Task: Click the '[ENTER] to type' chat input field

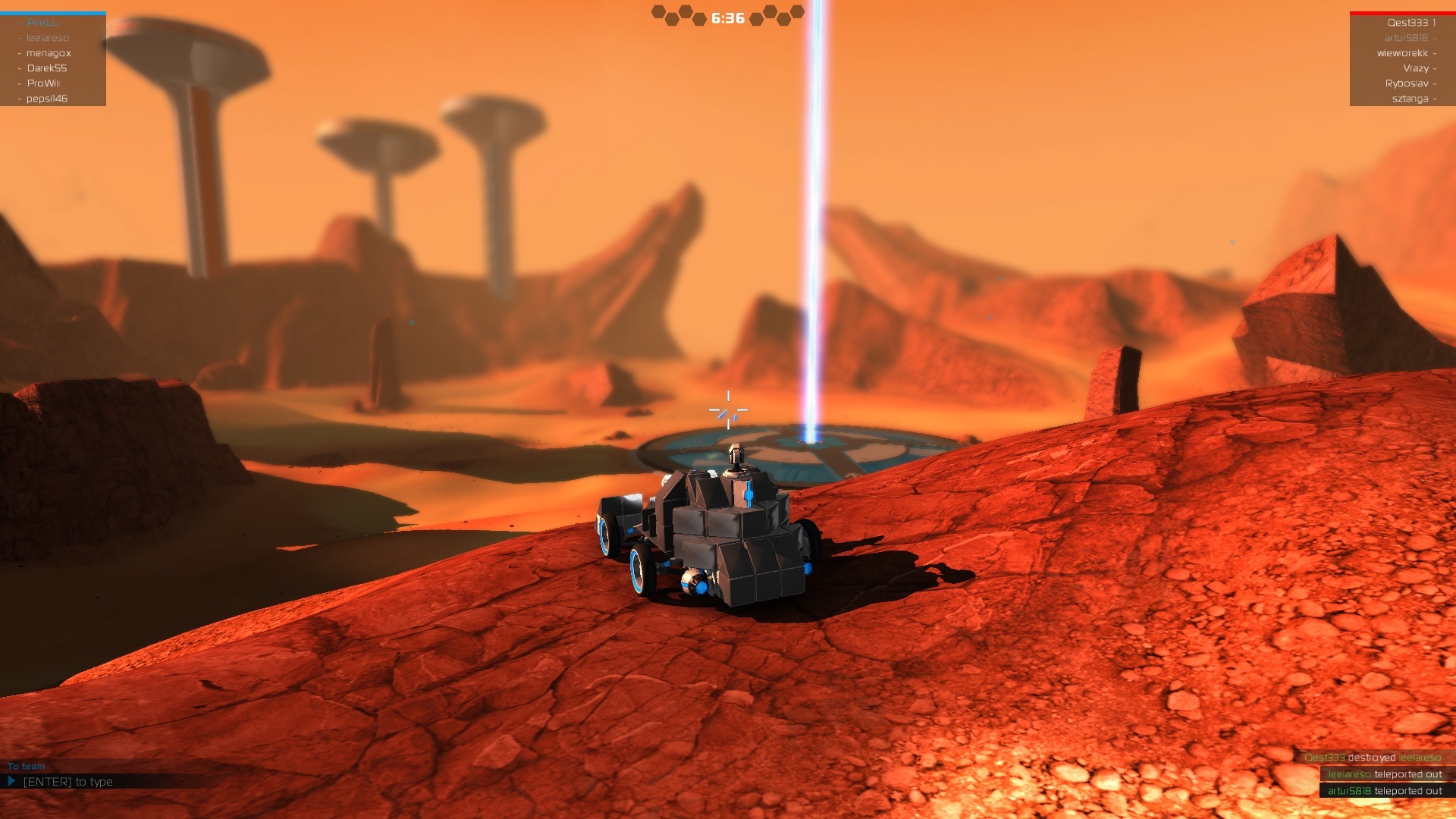Action: click(x=68, y=781)
